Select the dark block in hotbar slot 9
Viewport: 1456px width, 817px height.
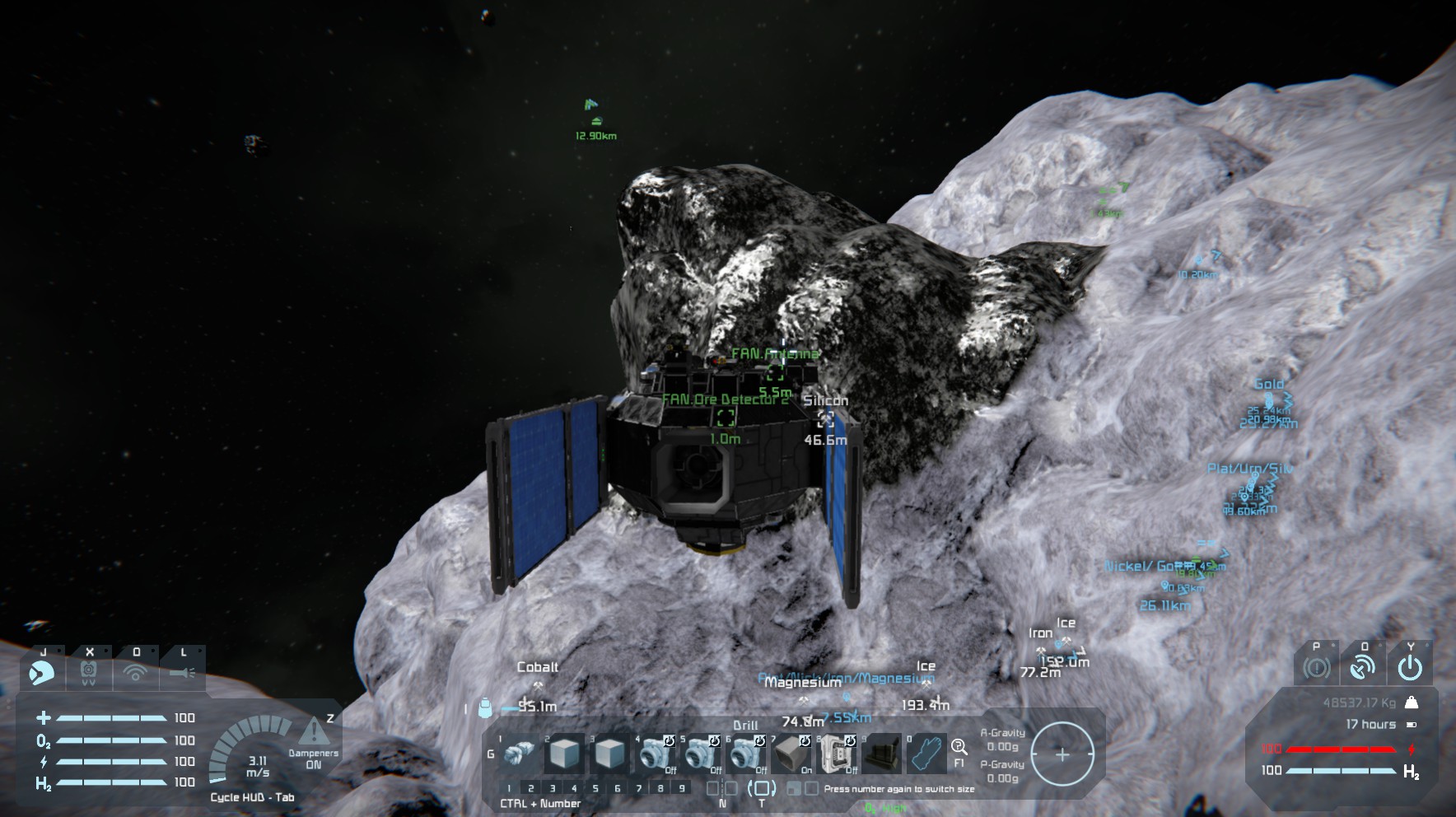click(883, 754)
